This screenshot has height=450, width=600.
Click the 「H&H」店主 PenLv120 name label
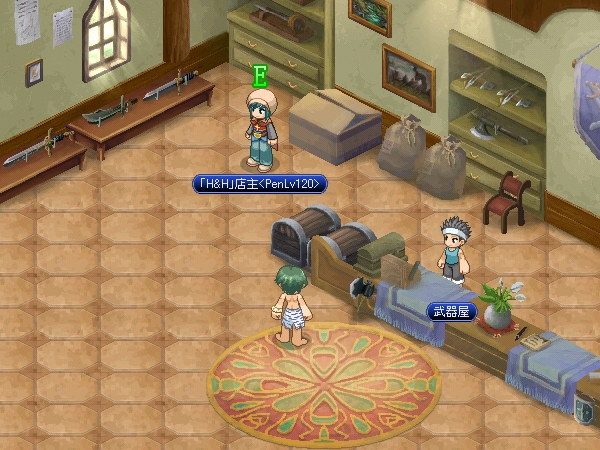[x=260, y=184]
